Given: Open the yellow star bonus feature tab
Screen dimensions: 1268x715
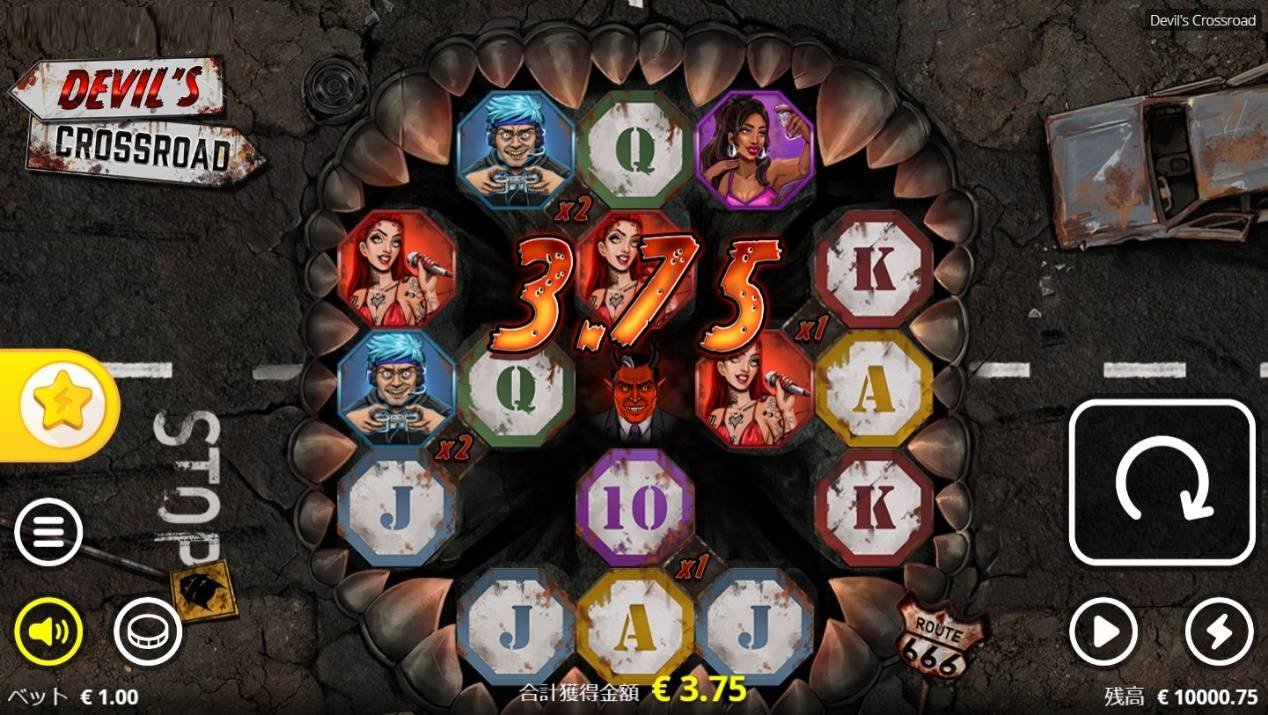Looking at the screenshot, I should pyautogui.click(x=57, y=404).
